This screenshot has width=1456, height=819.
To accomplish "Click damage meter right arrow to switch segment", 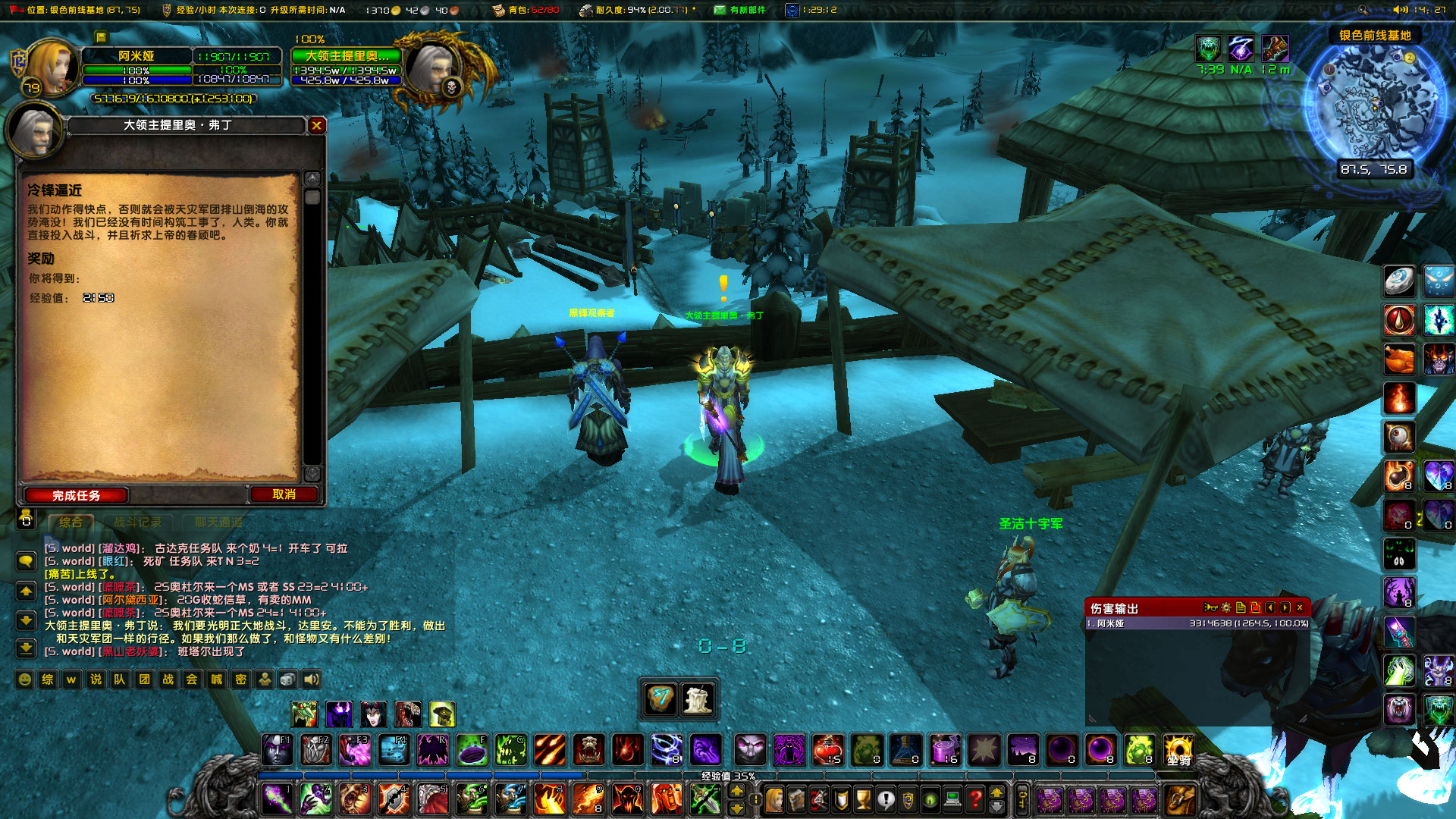I will tap(1285, 607).
